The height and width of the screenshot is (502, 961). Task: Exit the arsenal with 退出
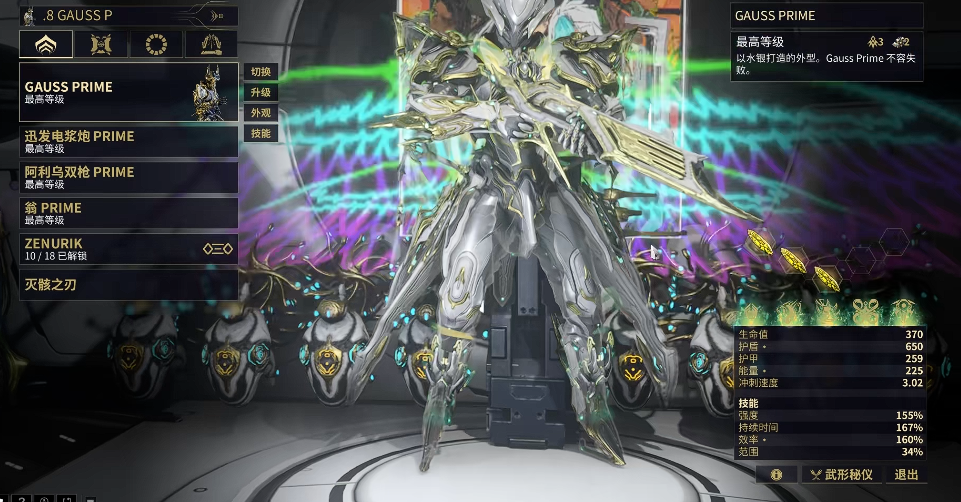click(906, 475)
